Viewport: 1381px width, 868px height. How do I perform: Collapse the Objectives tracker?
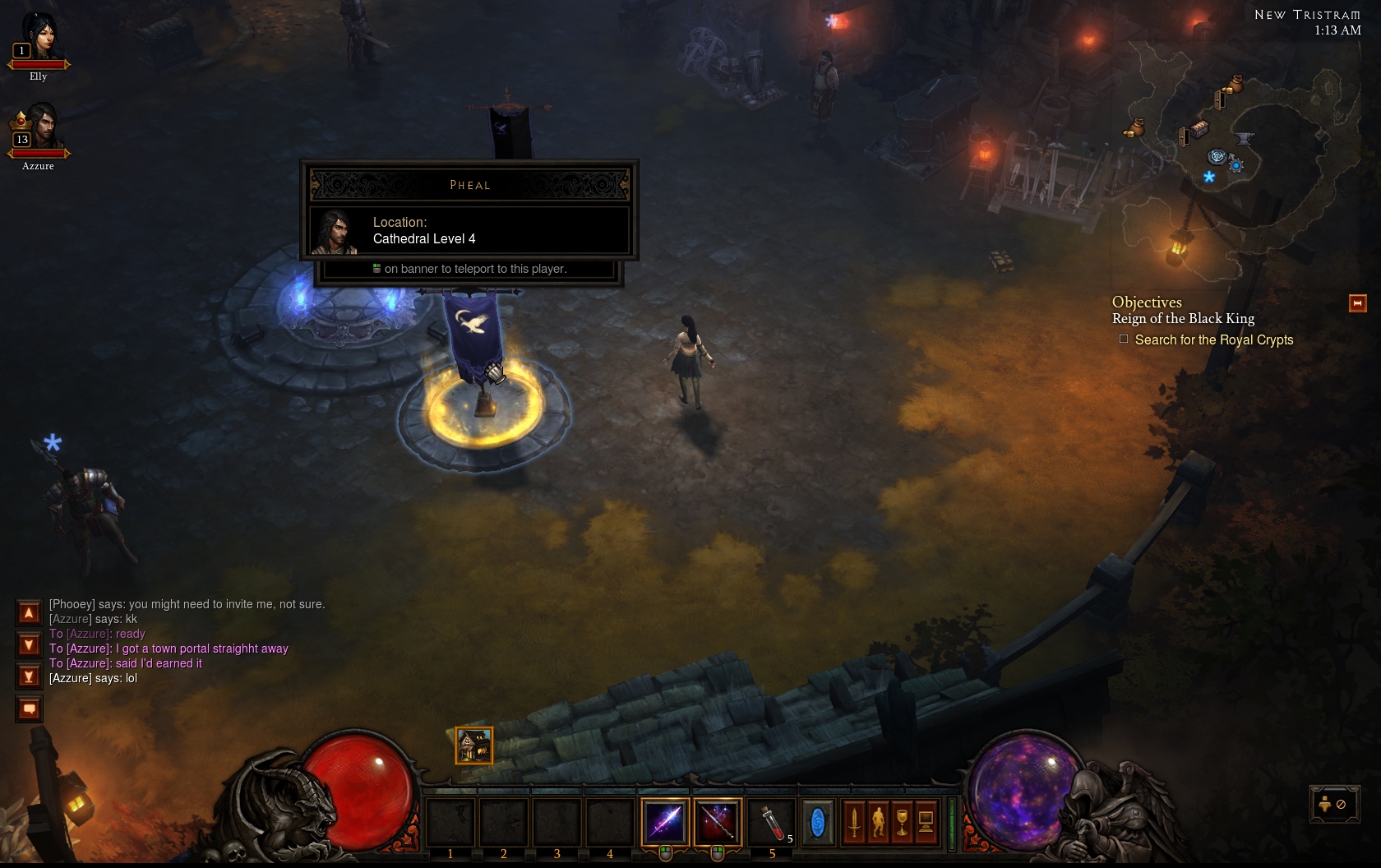[1357, 303]
